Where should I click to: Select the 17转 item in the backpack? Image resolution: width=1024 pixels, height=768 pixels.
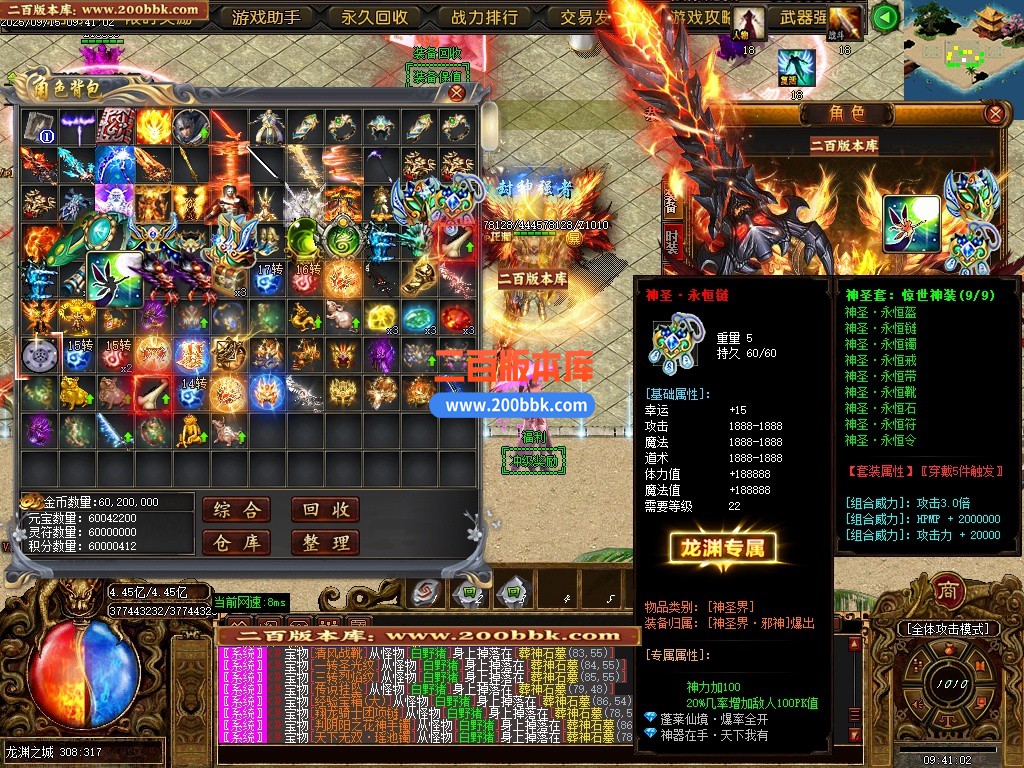[269, 278]
